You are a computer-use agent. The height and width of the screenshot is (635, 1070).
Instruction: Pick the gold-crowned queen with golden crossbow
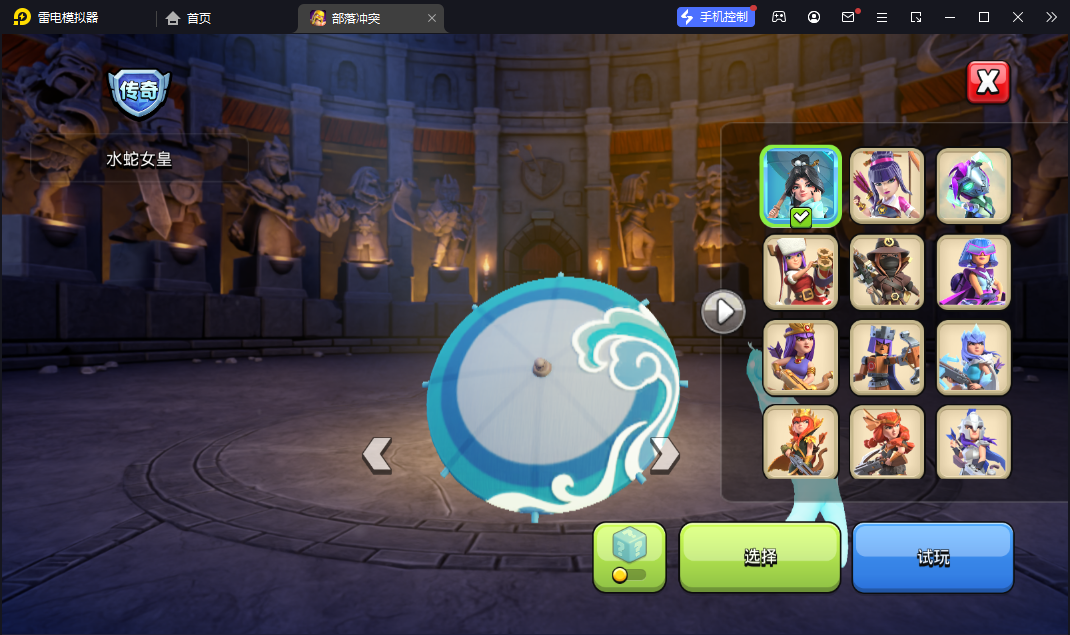pyautogui.click(x=800, y=357)
